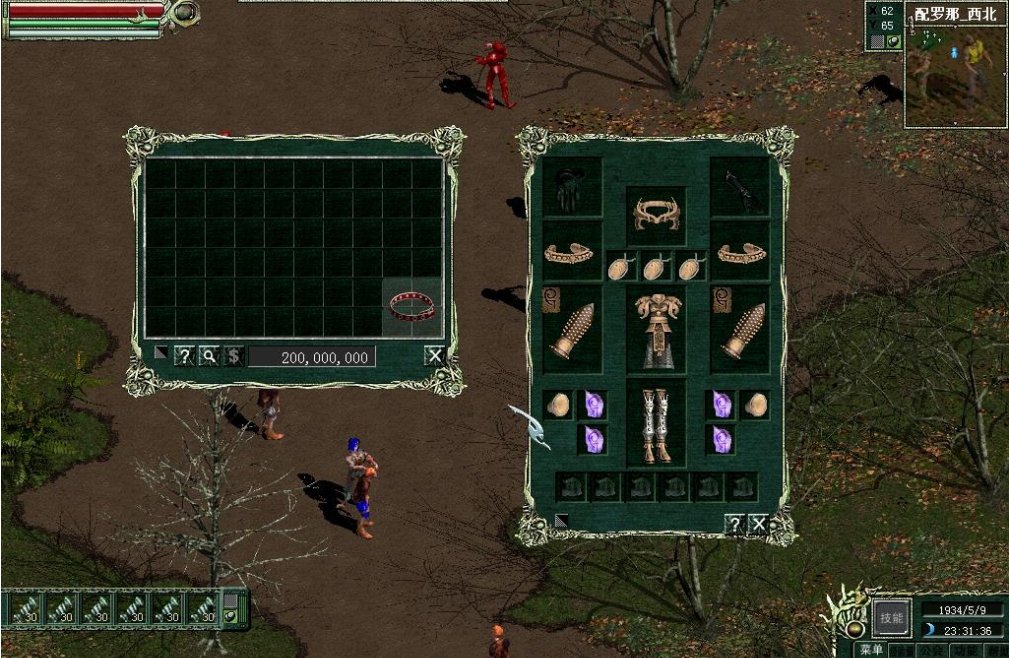Select the silver leg boots slot
The height and width of the screenshot is (658, 1009).
click(656, 424)
